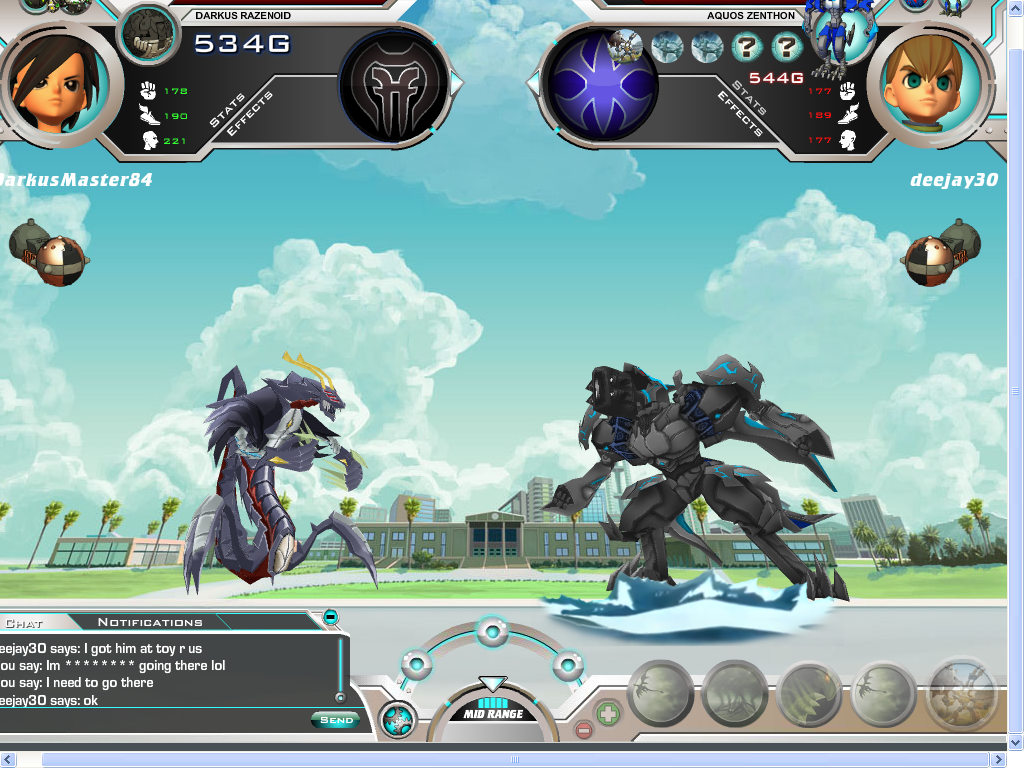
Task: Minimize the chat panel
Action: point(330,617)
